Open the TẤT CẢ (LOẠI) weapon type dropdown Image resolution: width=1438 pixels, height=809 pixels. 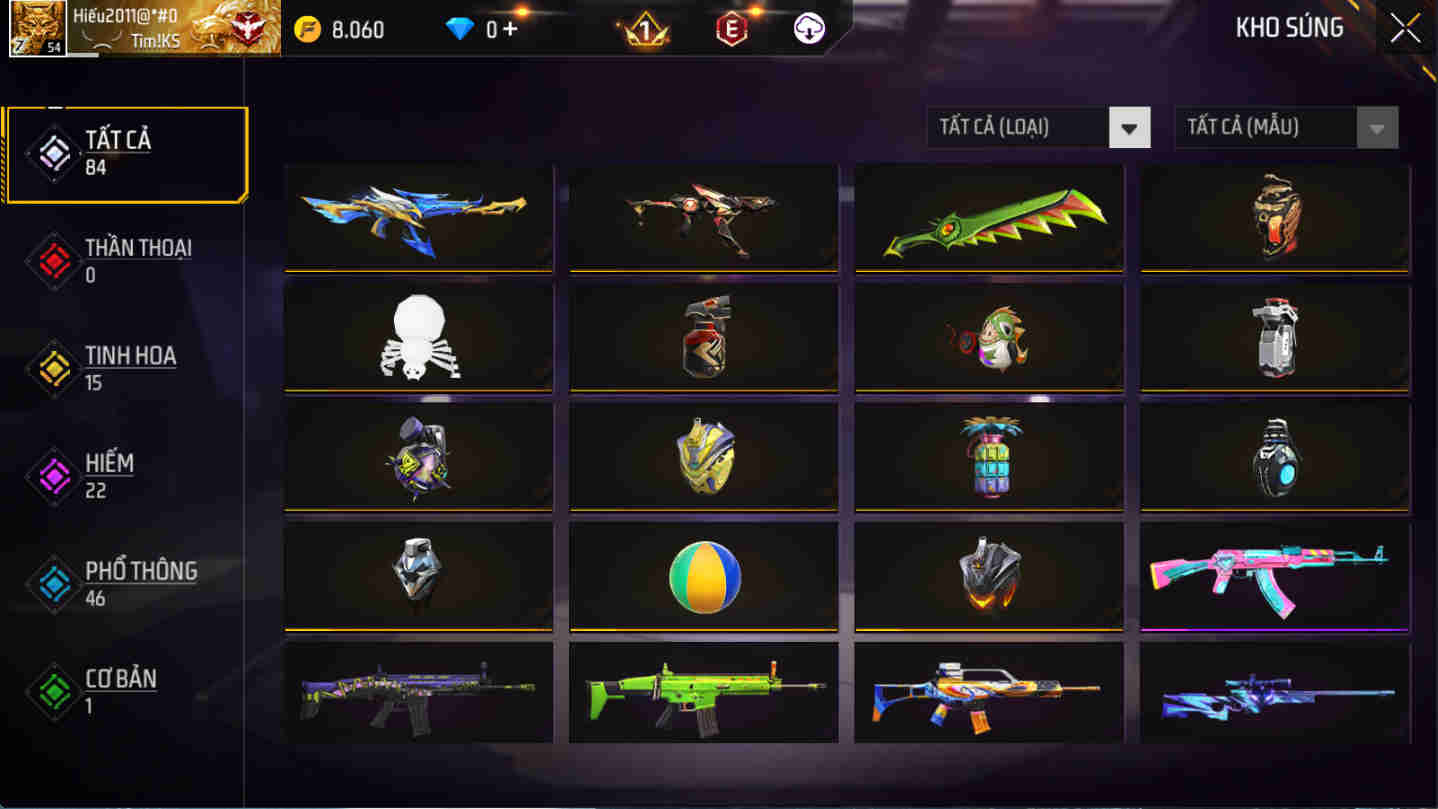pyautogui.click(x=1020, y=127)
